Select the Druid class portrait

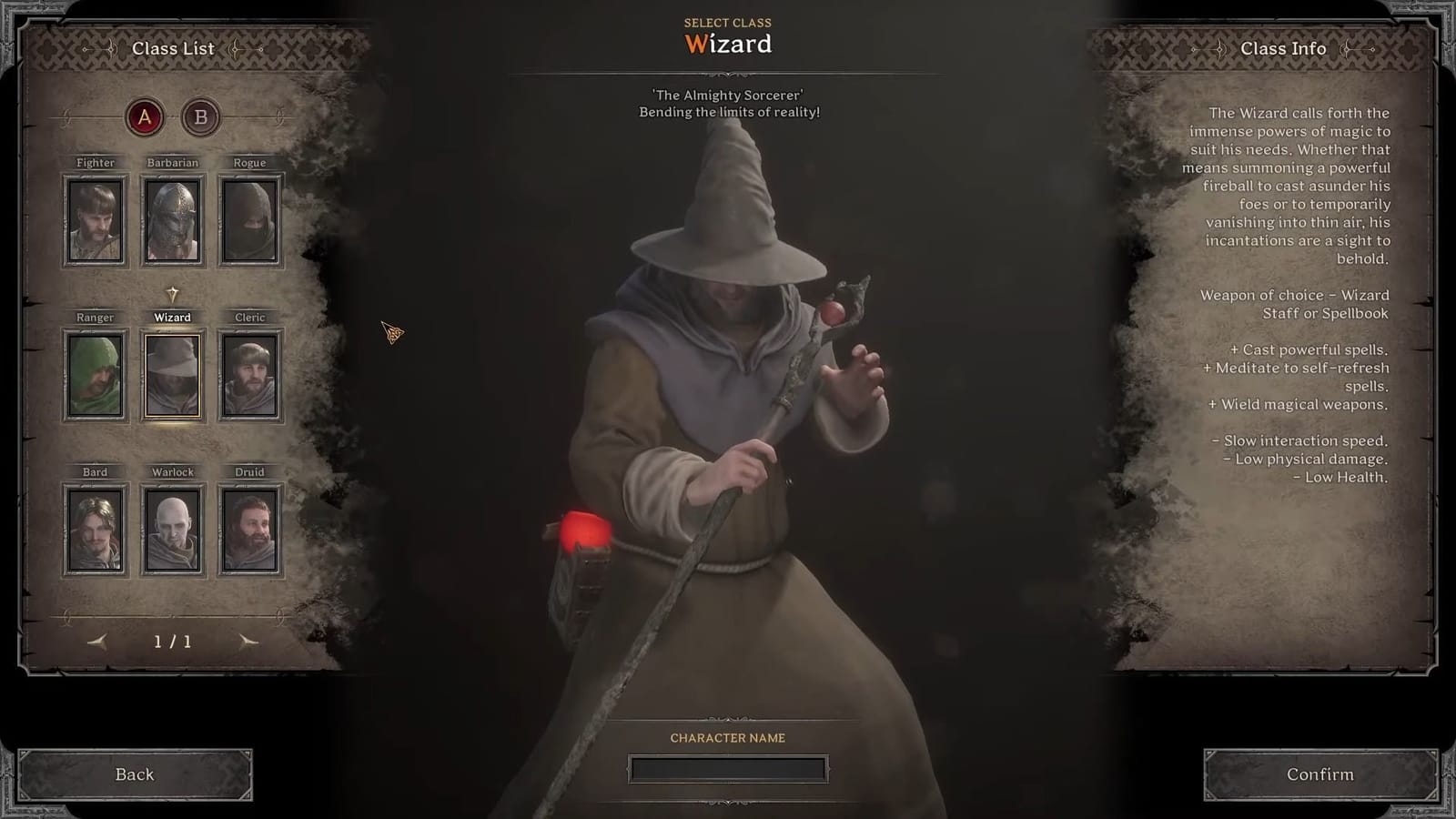tap(250, 528)
